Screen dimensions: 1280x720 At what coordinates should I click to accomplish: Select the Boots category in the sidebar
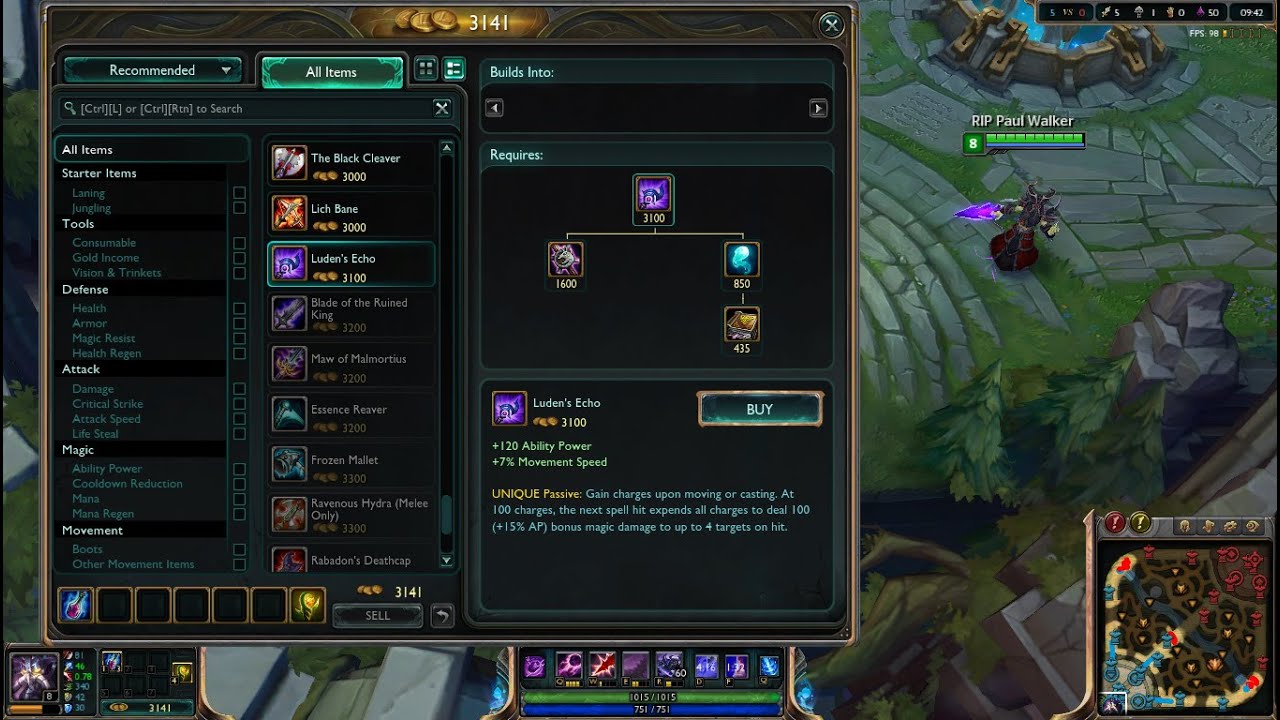click(88, 548)
